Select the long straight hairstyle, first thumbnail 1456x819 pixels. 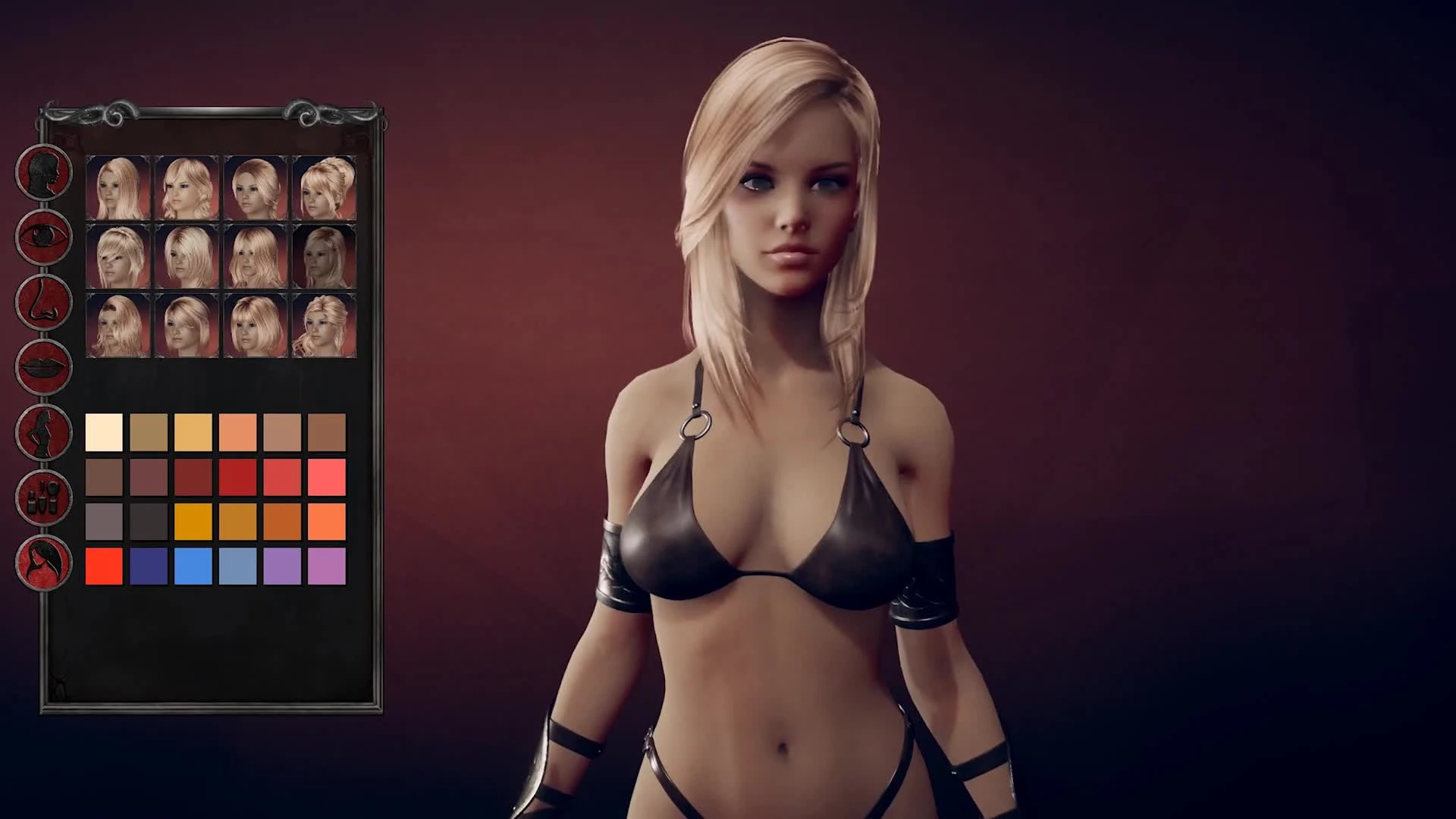click(x=119, y=186)
